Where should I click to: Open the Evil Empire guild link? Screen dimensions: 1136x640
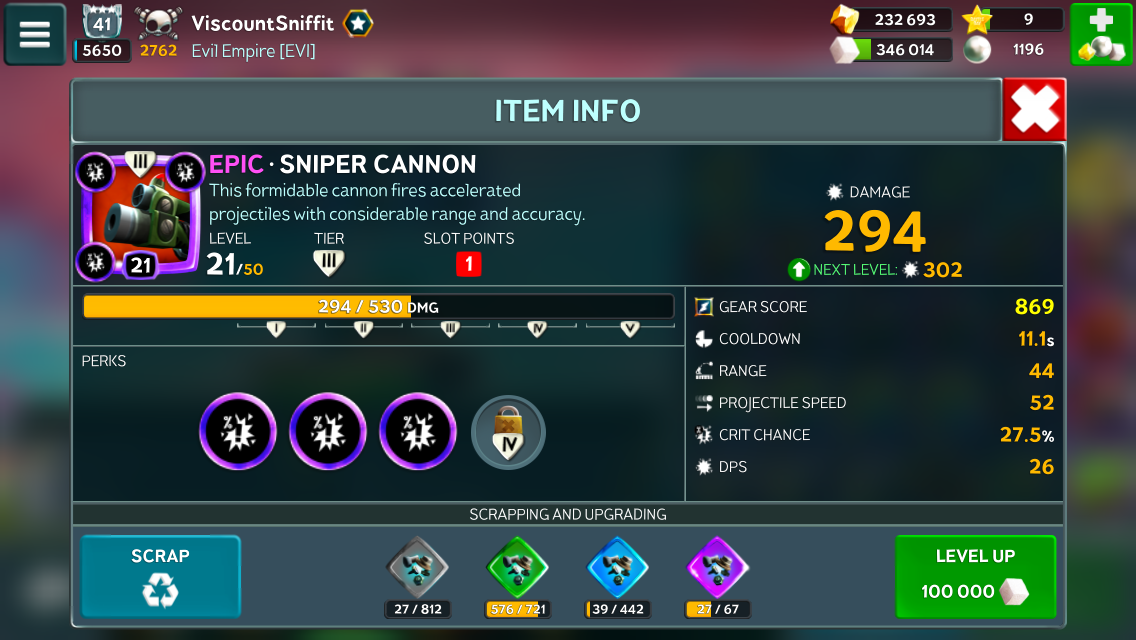coord(253,51)
